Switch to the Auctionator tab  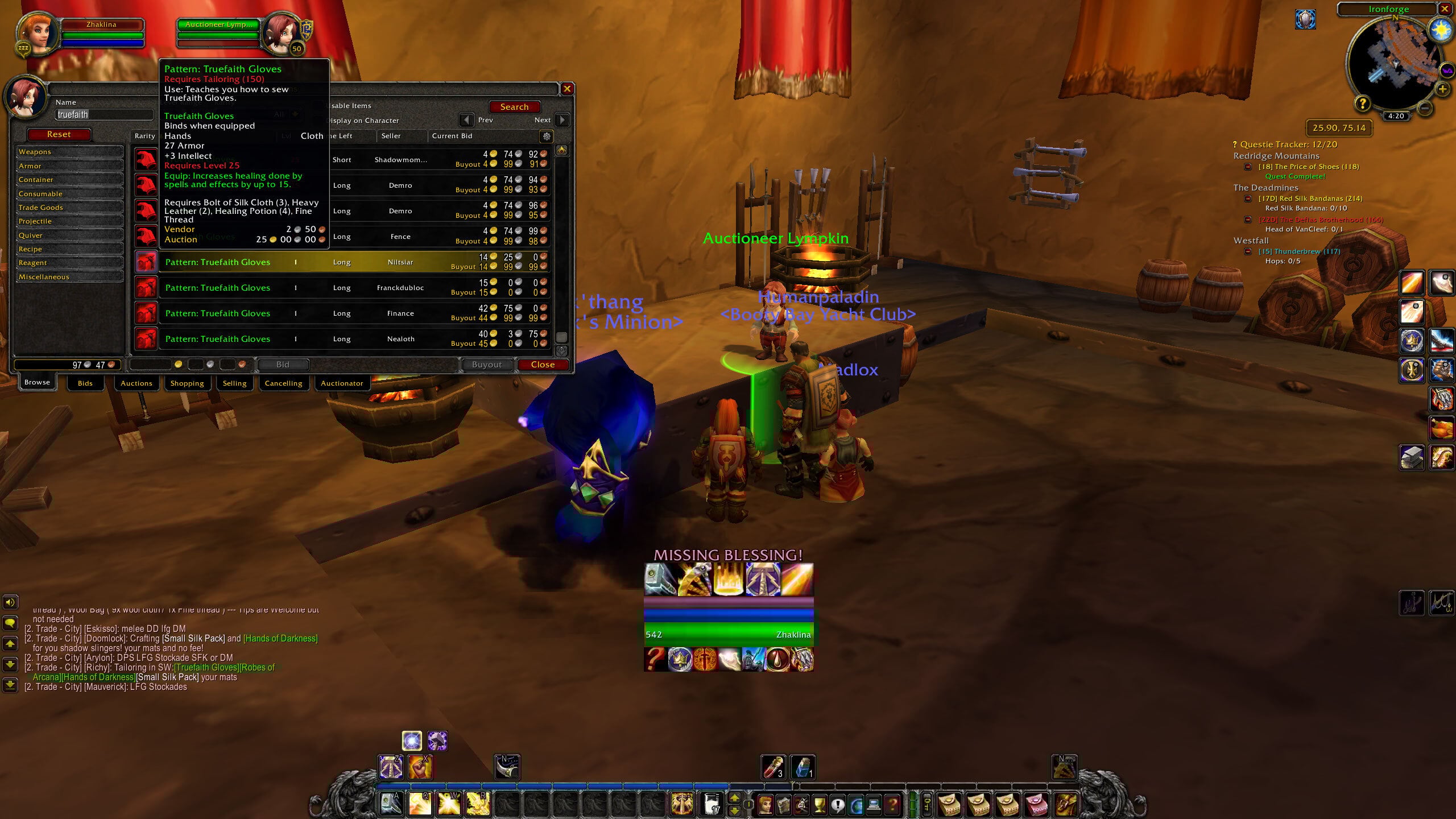click(x=342, y=383)
